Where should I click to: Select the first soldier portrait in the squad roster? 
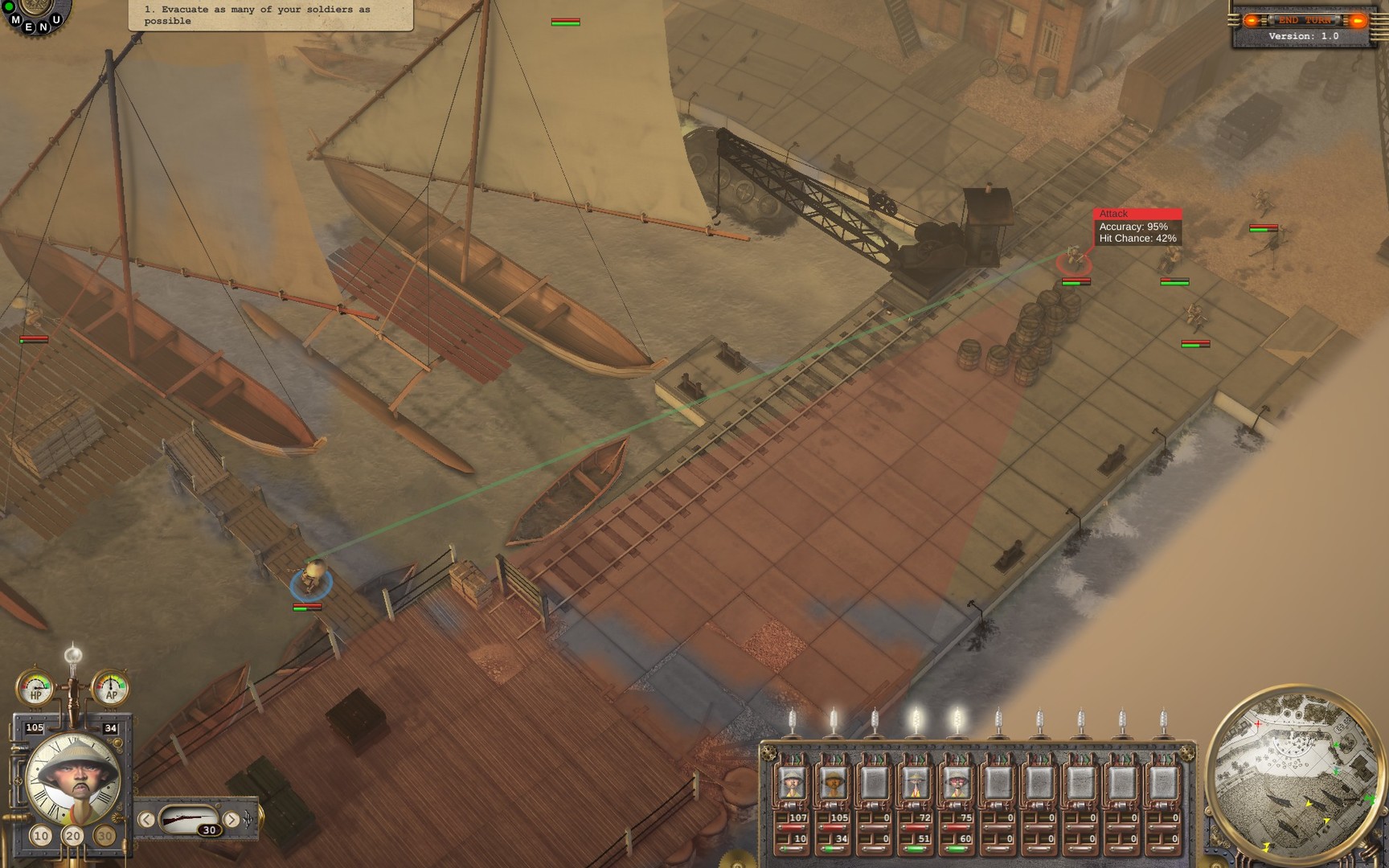(x=793, y=782)
